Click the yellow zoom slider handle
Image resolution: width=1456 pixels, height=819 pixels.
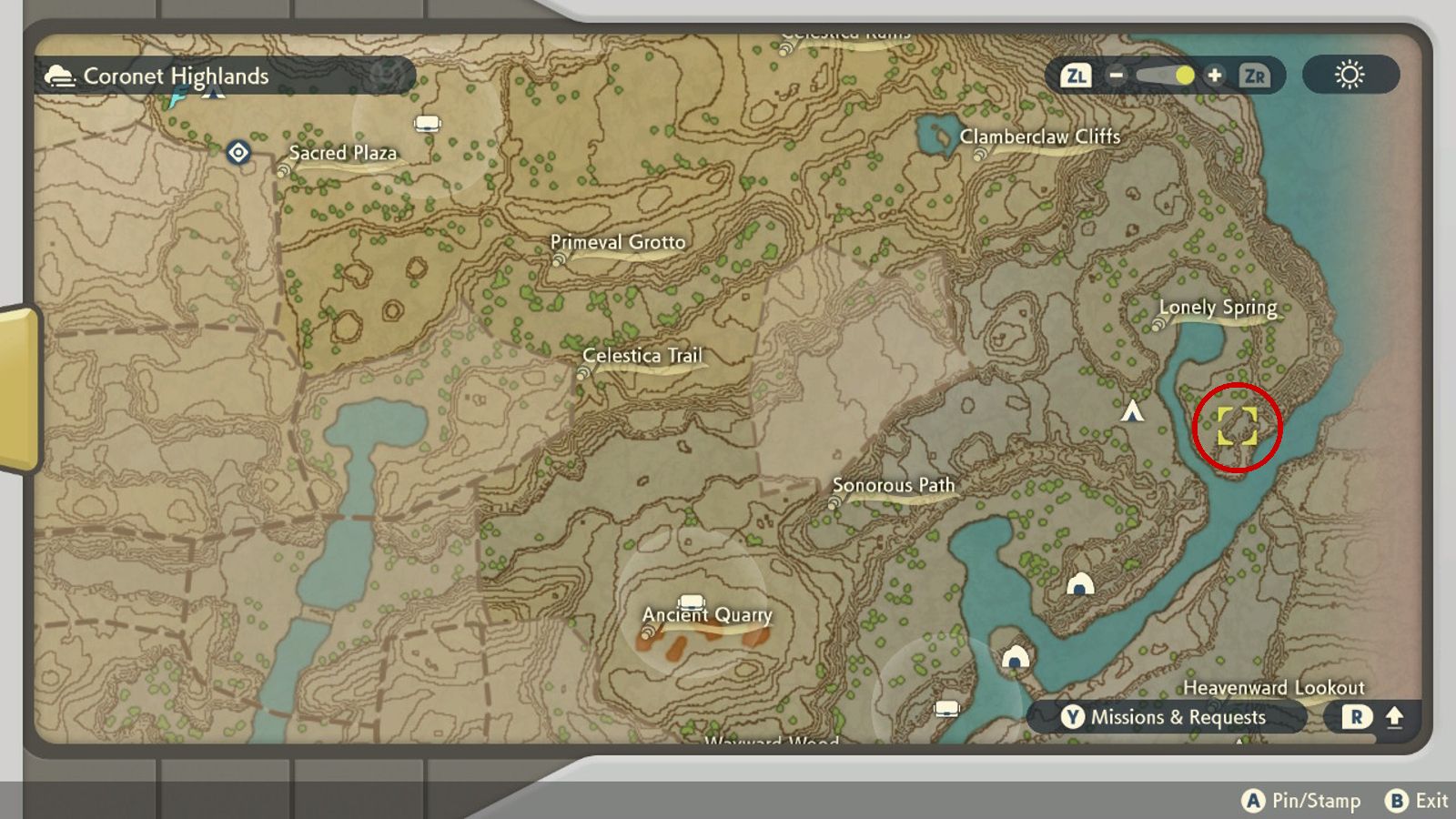(1183, 76)
